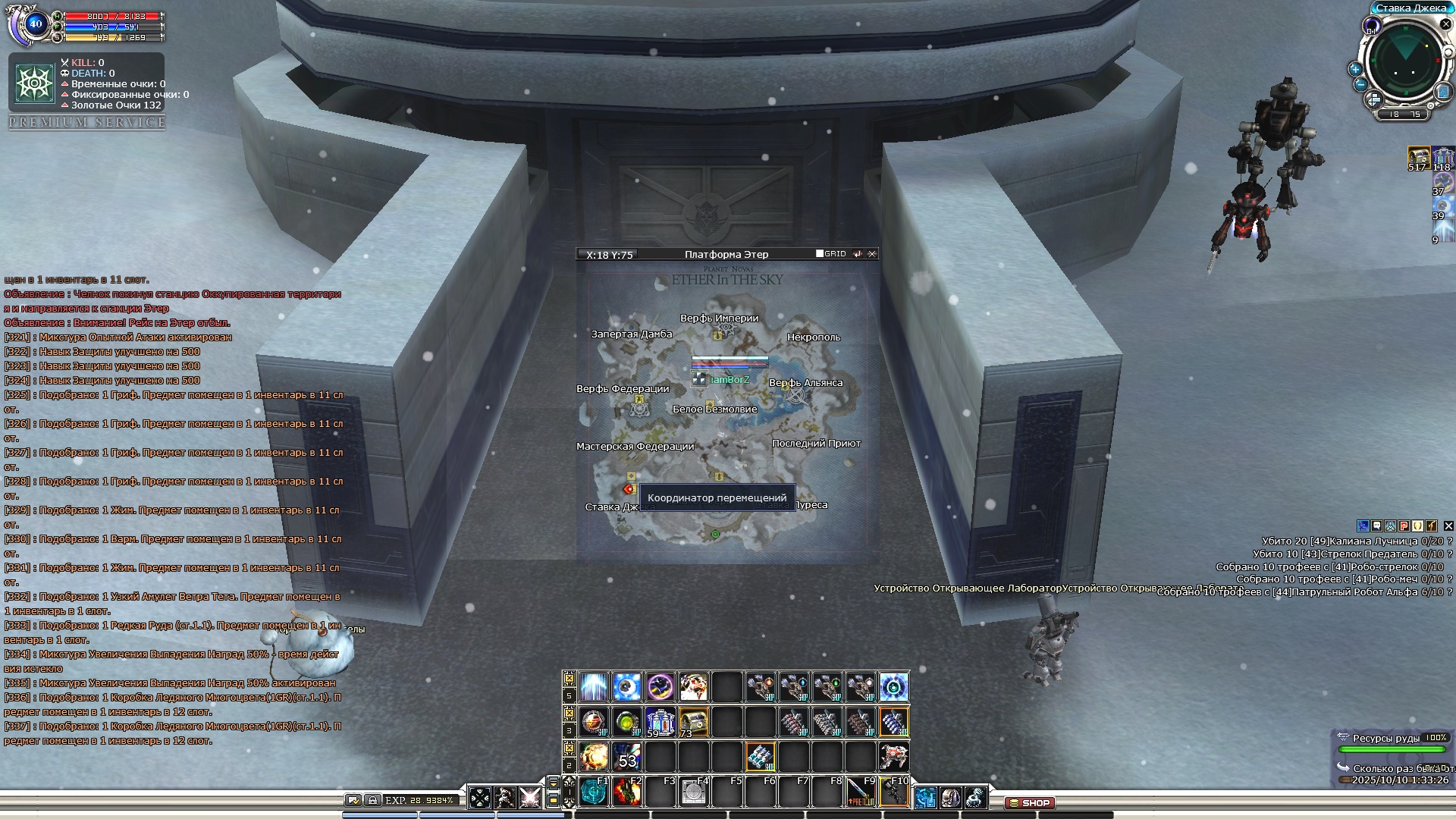Close the Платформа Этер map window
This screenshot has height=819, width=1456.
[x=872, y=255]
